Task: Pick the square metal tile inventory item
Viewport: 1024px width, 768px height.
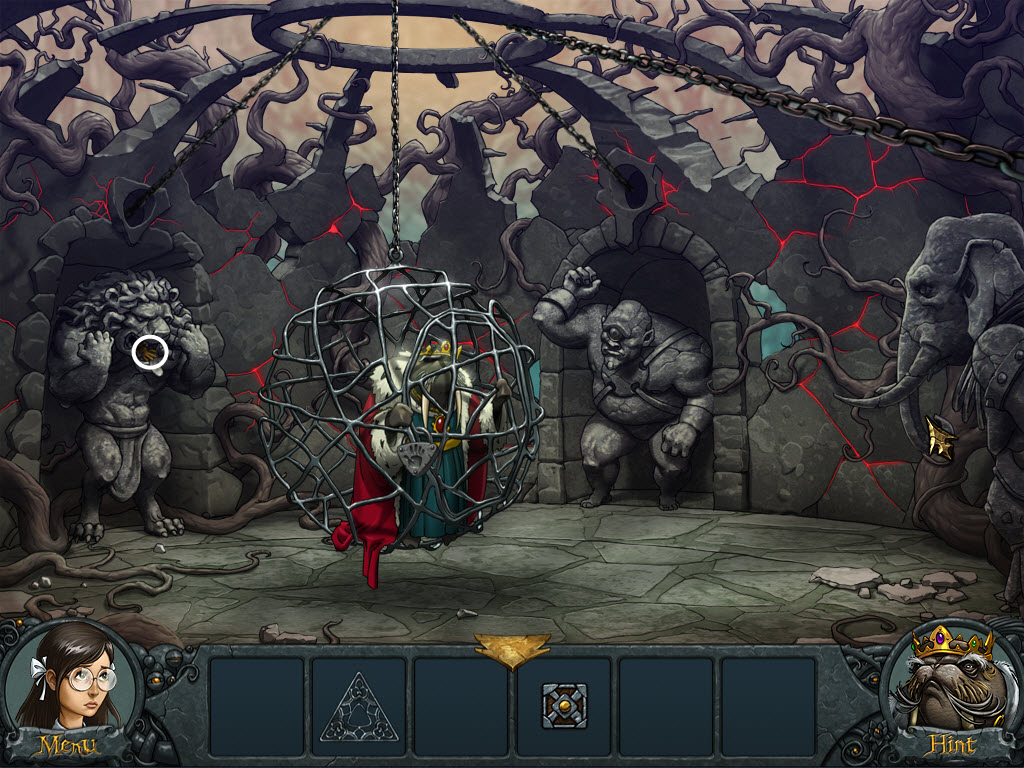Action: point(563,706)
